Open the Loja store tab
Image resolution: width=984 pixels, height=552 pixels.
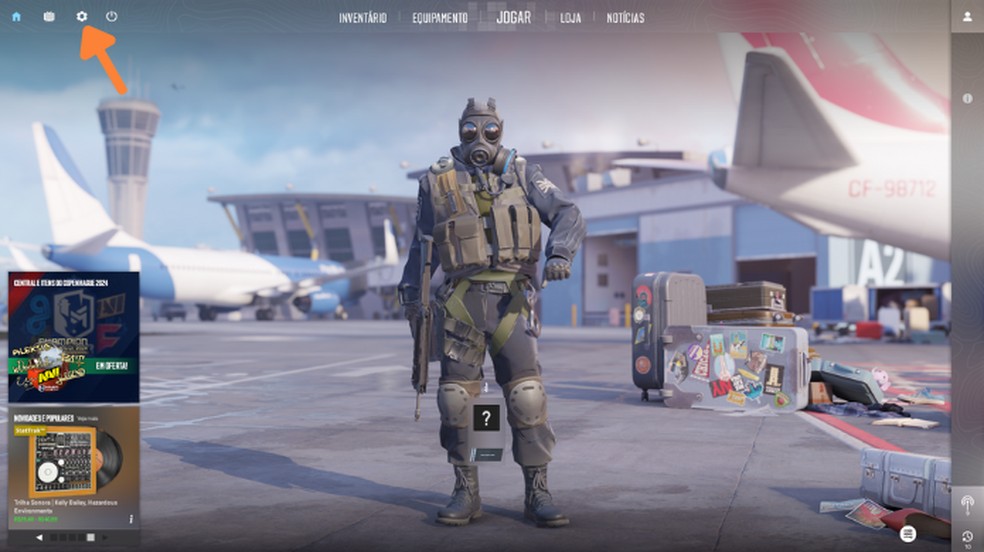coord(570,18)
